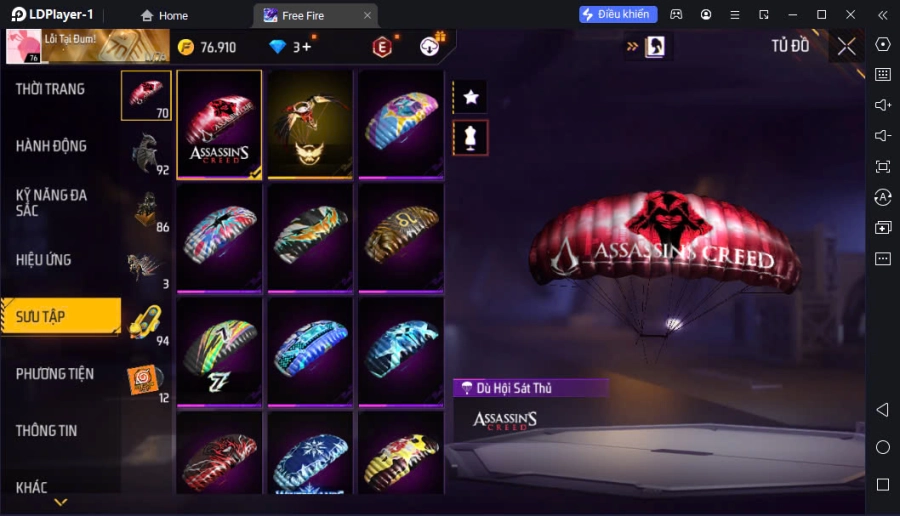Add diamonds with the plus button
The width and height of the screenshot is (900, 516).
click(x=306, y=46)
